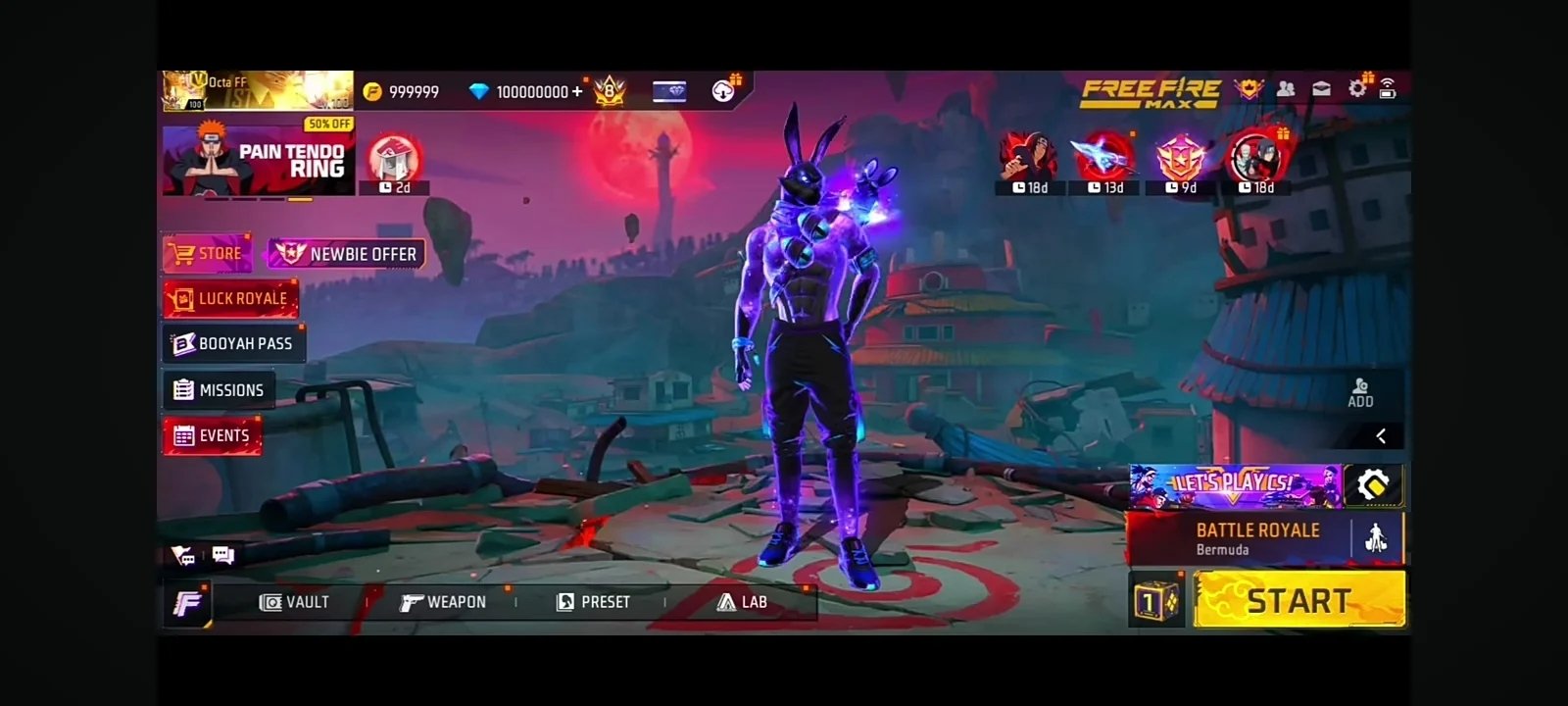The width and height of the screenshot is (1568, 706).
Task: Open the friends list icon
Action: pos(1286,89)
